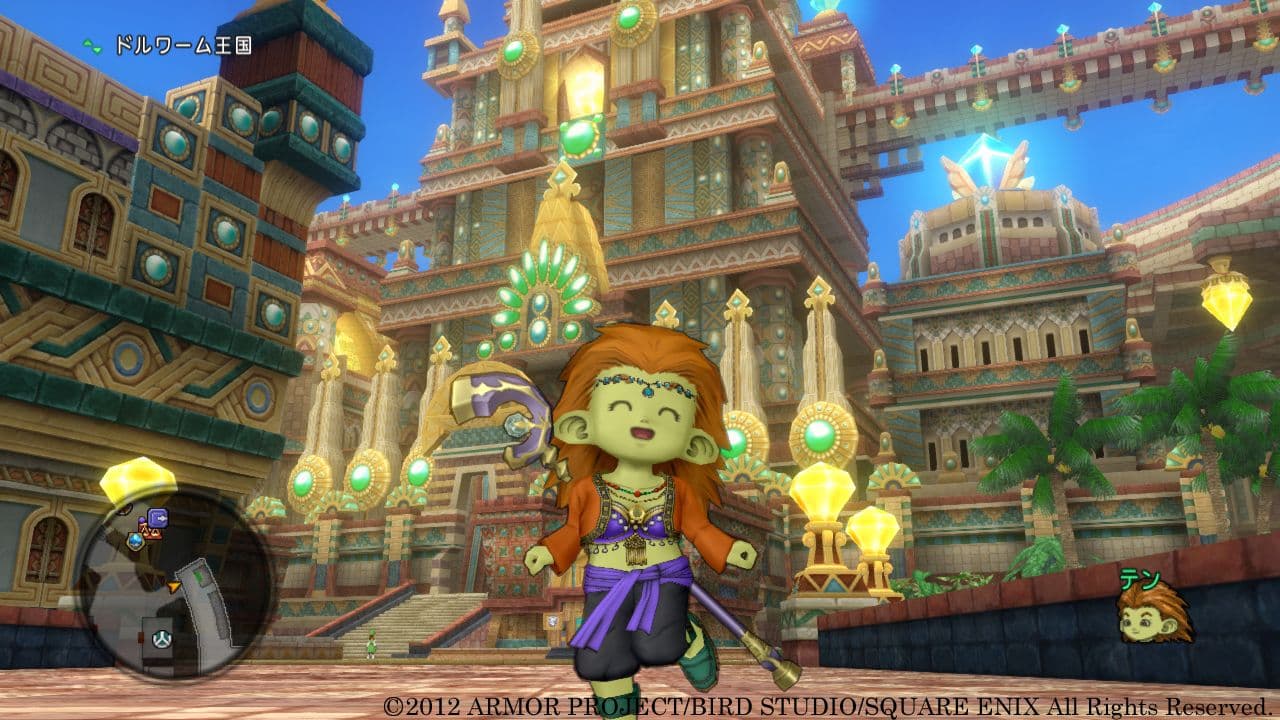
Task: Click the green exit marker inside the minimap
Action: tap(200, 576)
